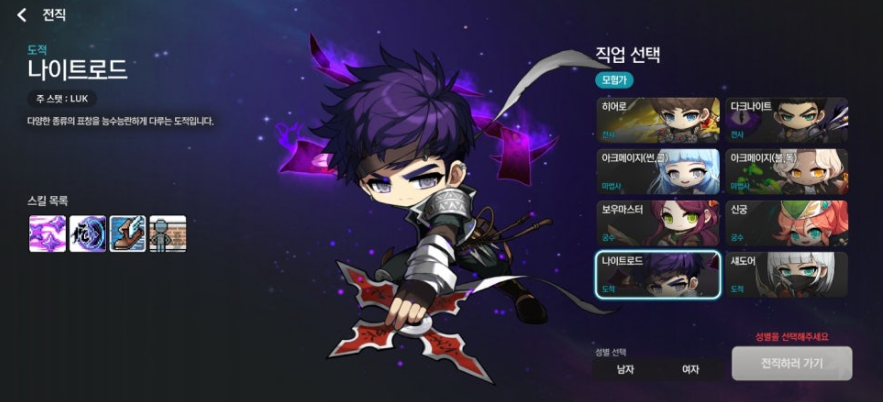This screenshot has height=402, width=884.
Task: Click the highlighted 나이트로드 job card
Action: pos(658,274)
